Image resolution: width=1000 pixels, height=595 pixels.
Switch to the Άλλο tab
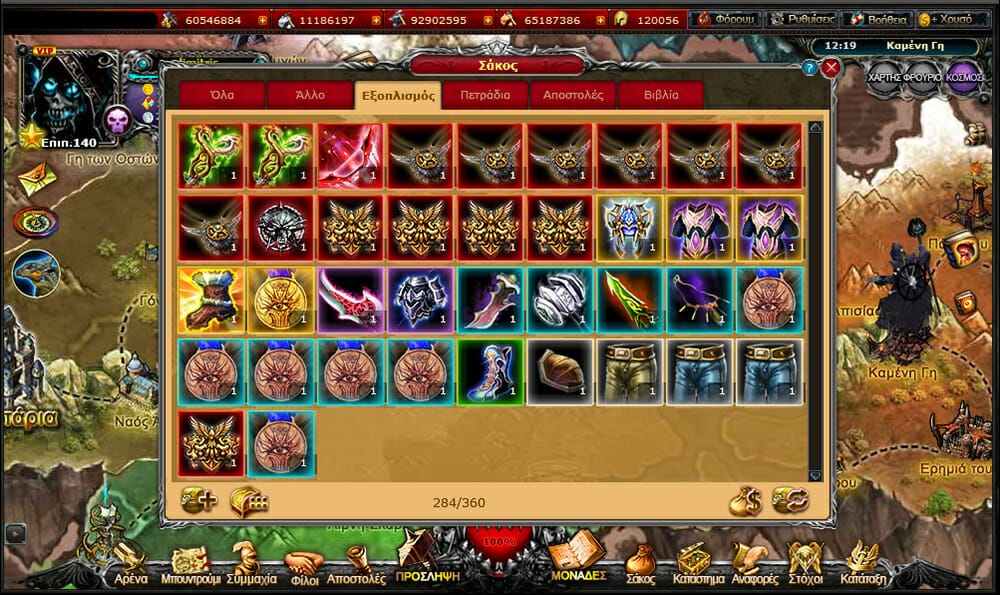(310, 96)
